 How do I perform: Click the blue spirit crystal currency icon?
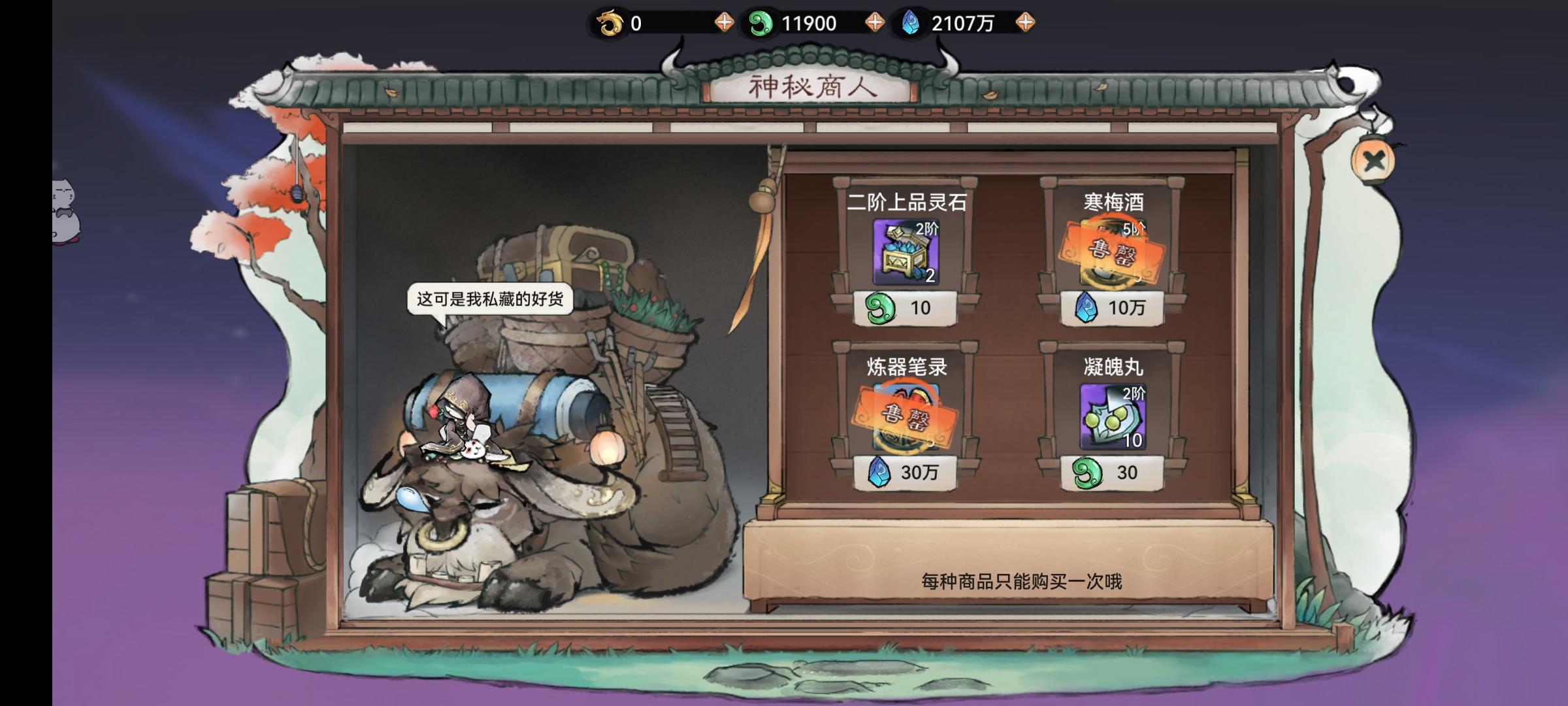tap(911, 24)
